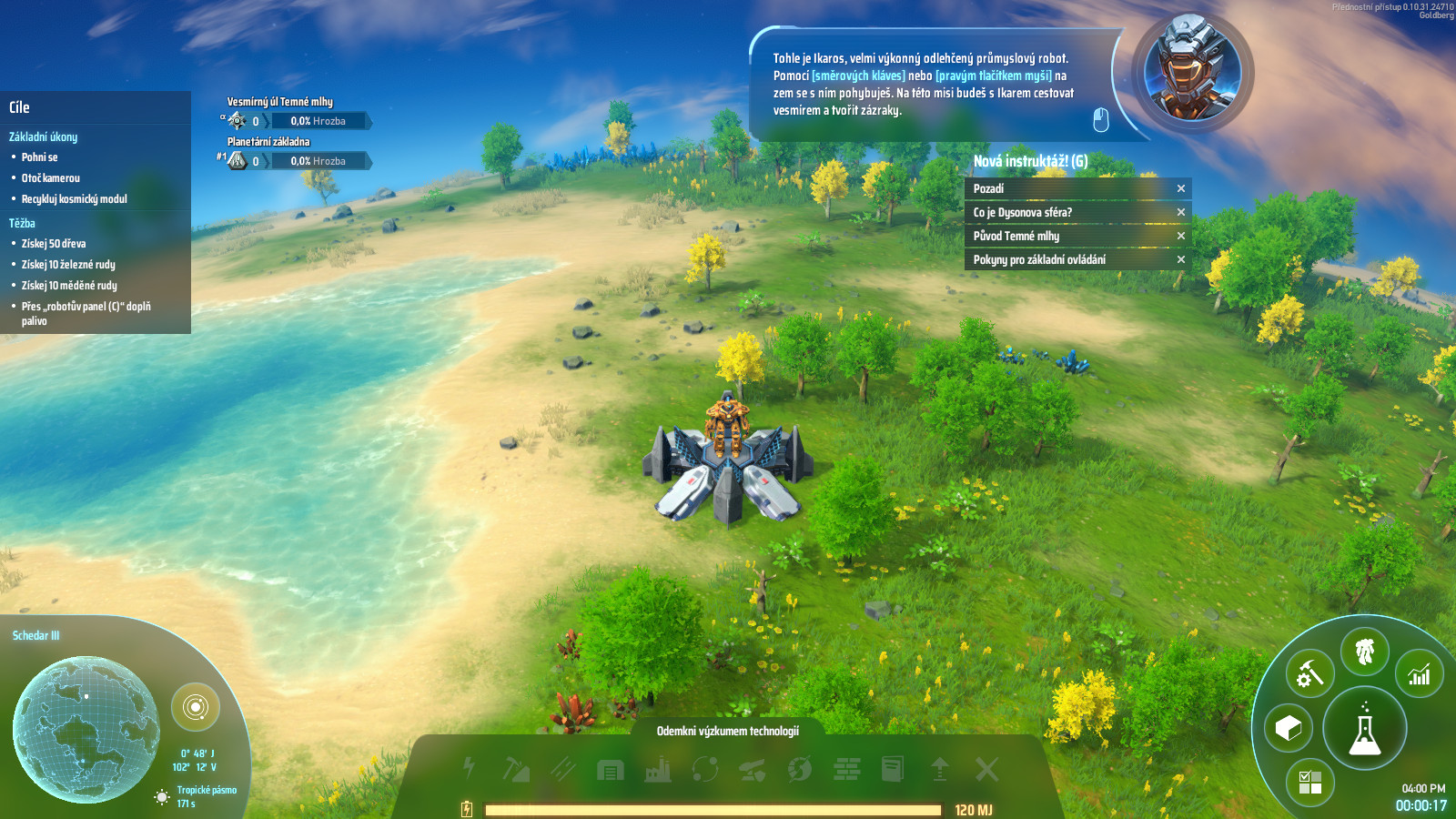1456x819 pixels.
Task: Open the cube inventory button
Action: pos(1289,728)
